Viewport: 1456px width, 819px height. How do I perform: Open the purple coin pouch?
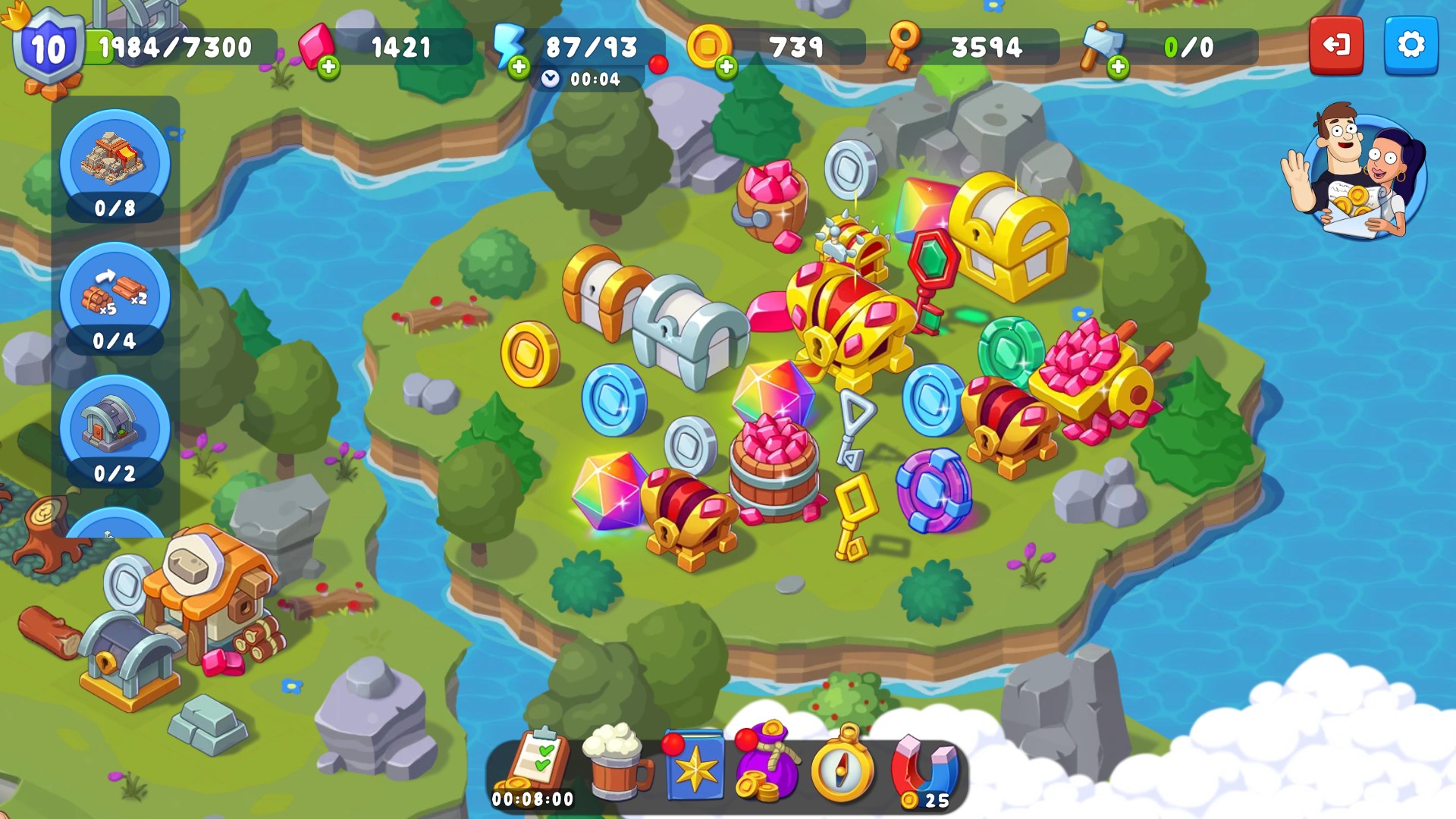tap(766, 767)
